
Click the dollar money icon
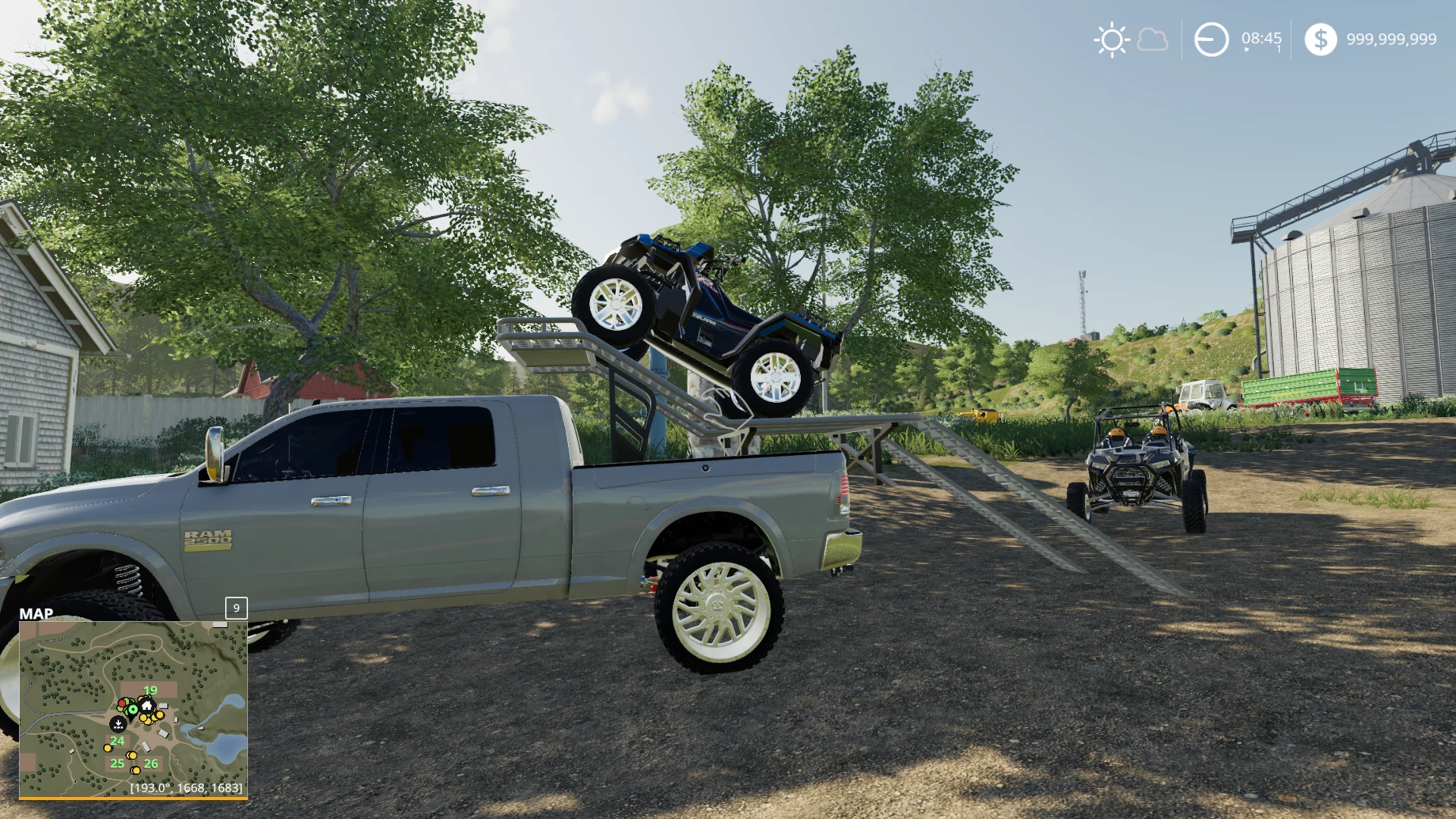[x=1320, y=39]
